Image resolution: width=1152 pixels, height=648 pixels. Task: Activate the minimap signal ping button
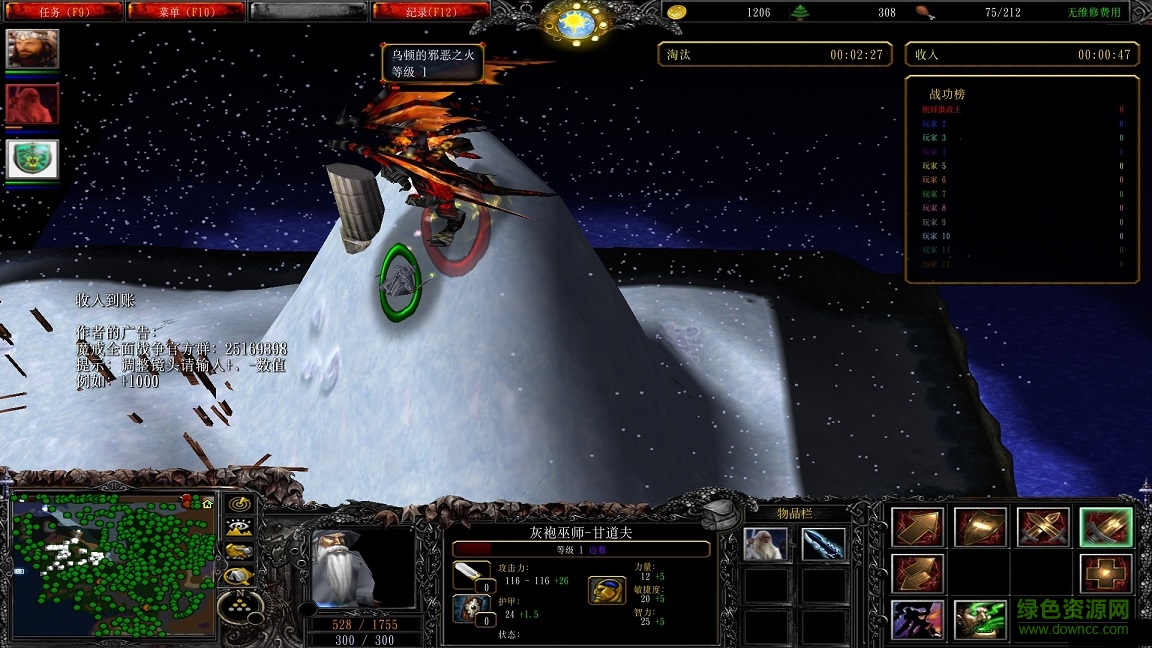[239, 504]
